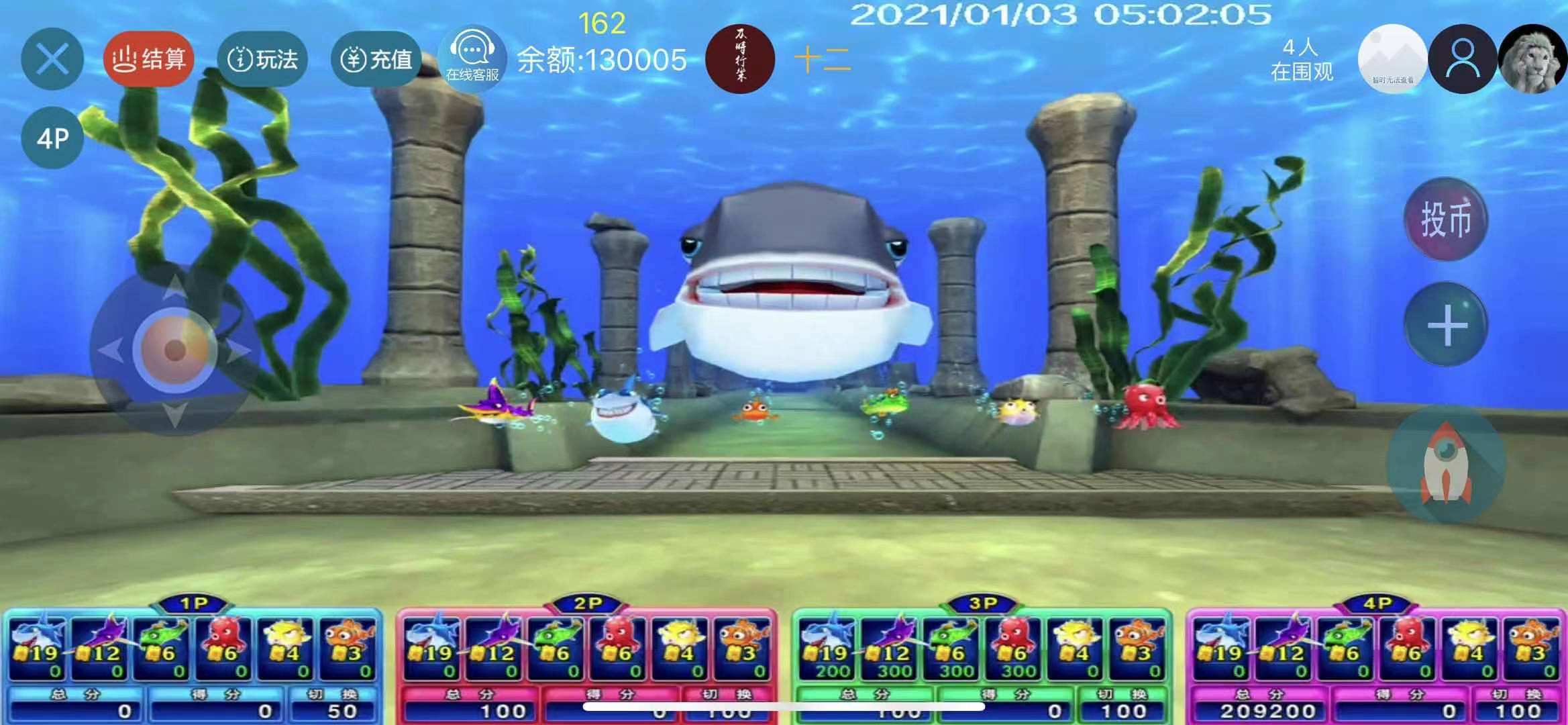Bet on the shark in 1P panel
The image size is (1568, 725).
(x=38, y=646)
